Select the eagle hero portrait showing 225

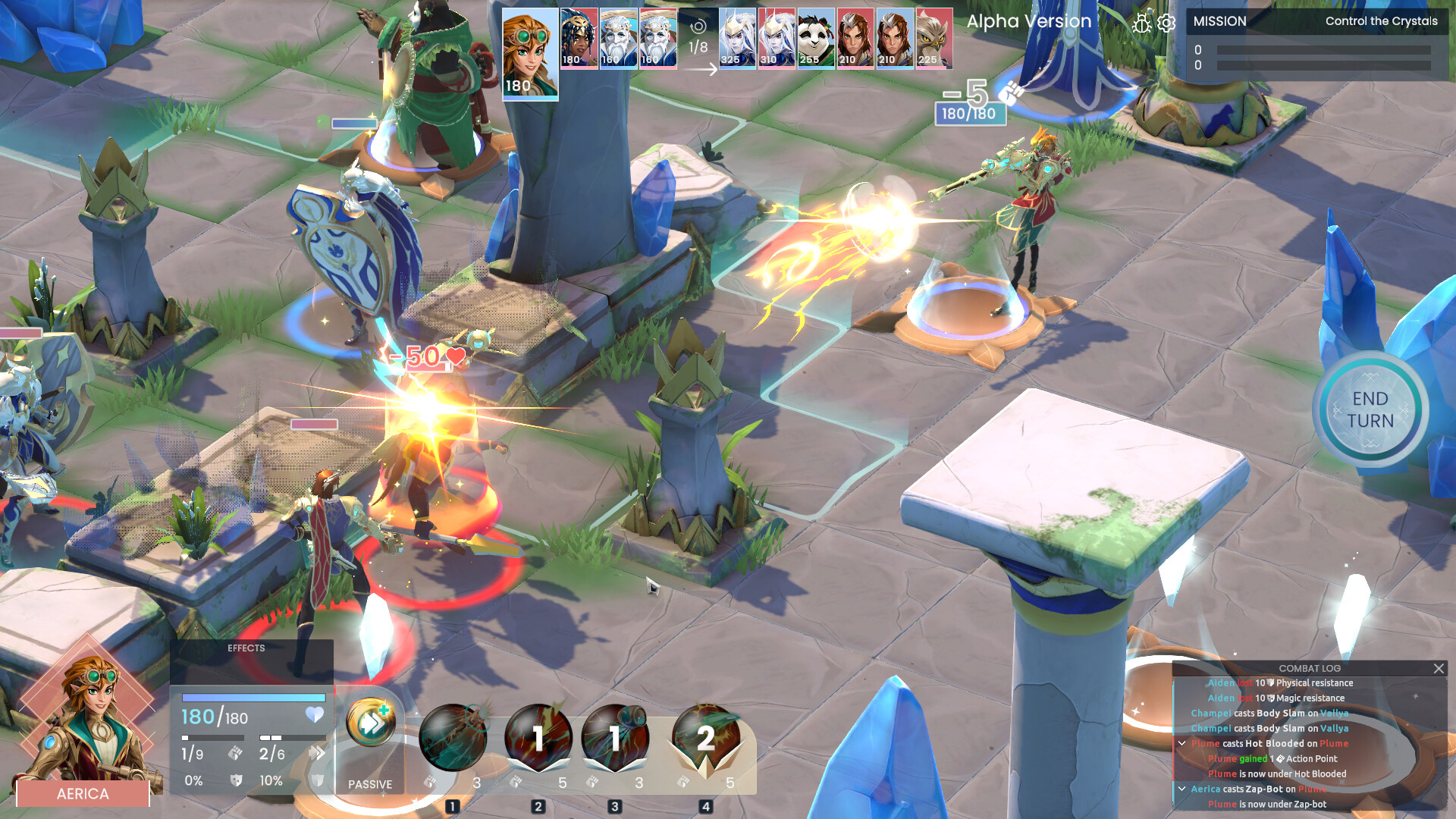point(931,36)
